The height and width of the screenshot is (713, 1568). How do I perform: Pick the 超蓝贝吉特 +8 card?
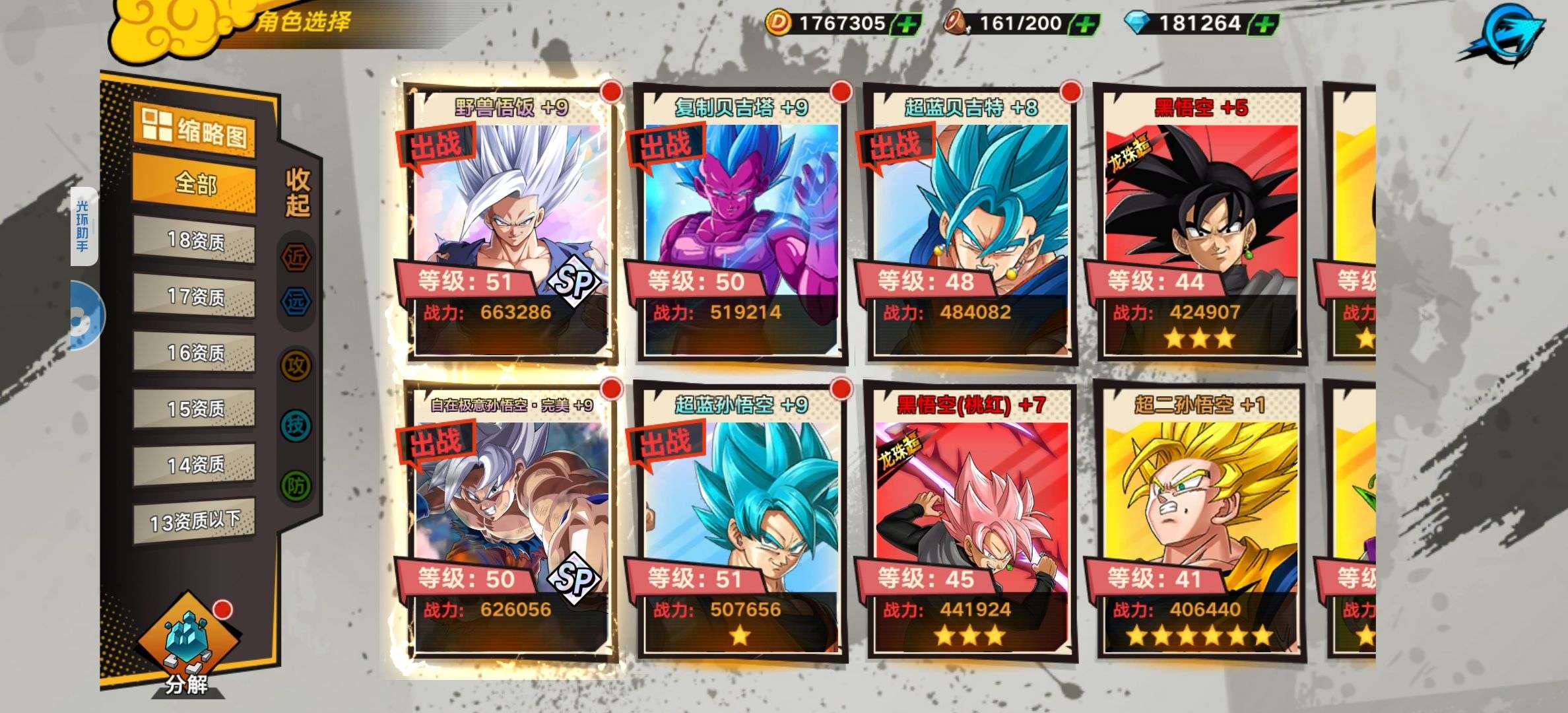971,224
